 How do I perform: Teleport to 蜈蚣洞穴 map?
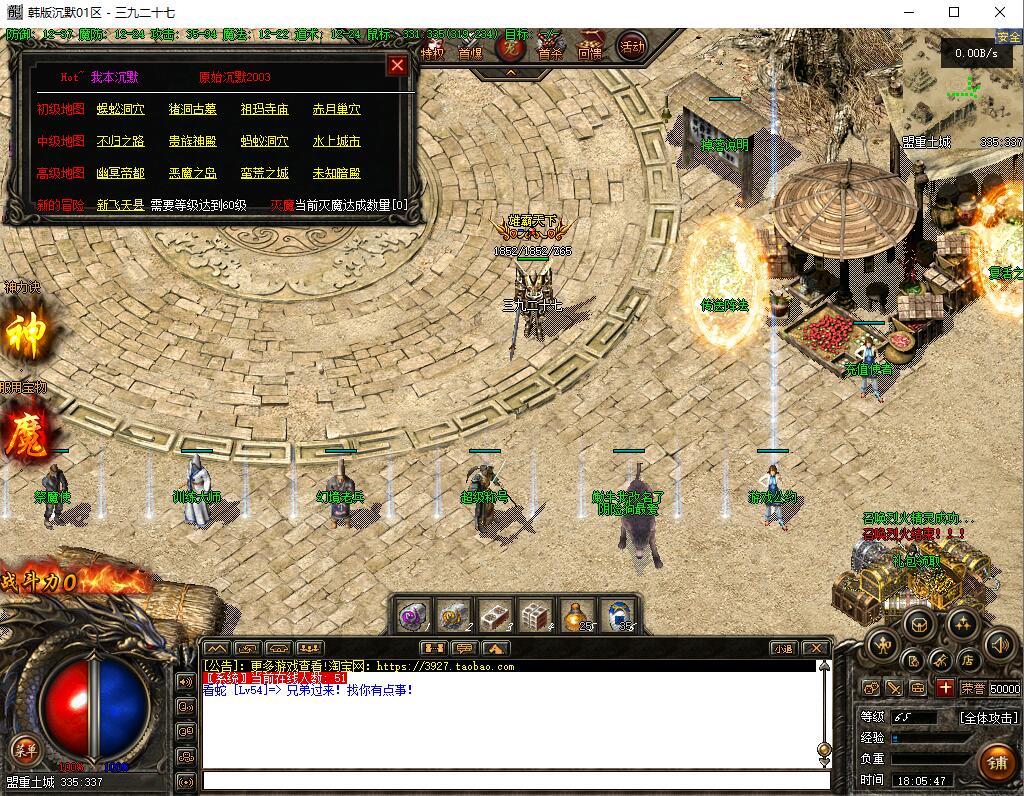pyautogui.click(x=120, y=109)
